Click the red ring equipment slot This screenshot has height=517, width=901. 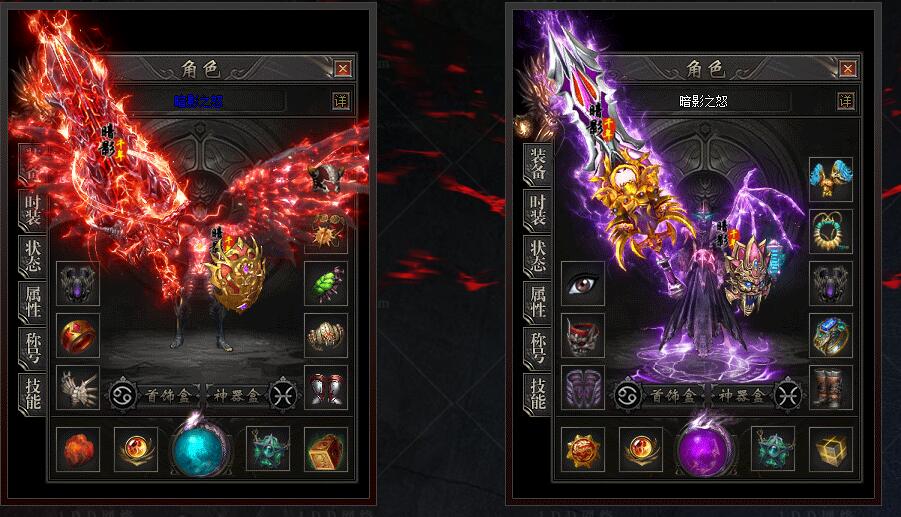pyautogui.click(x=78, y=337)
